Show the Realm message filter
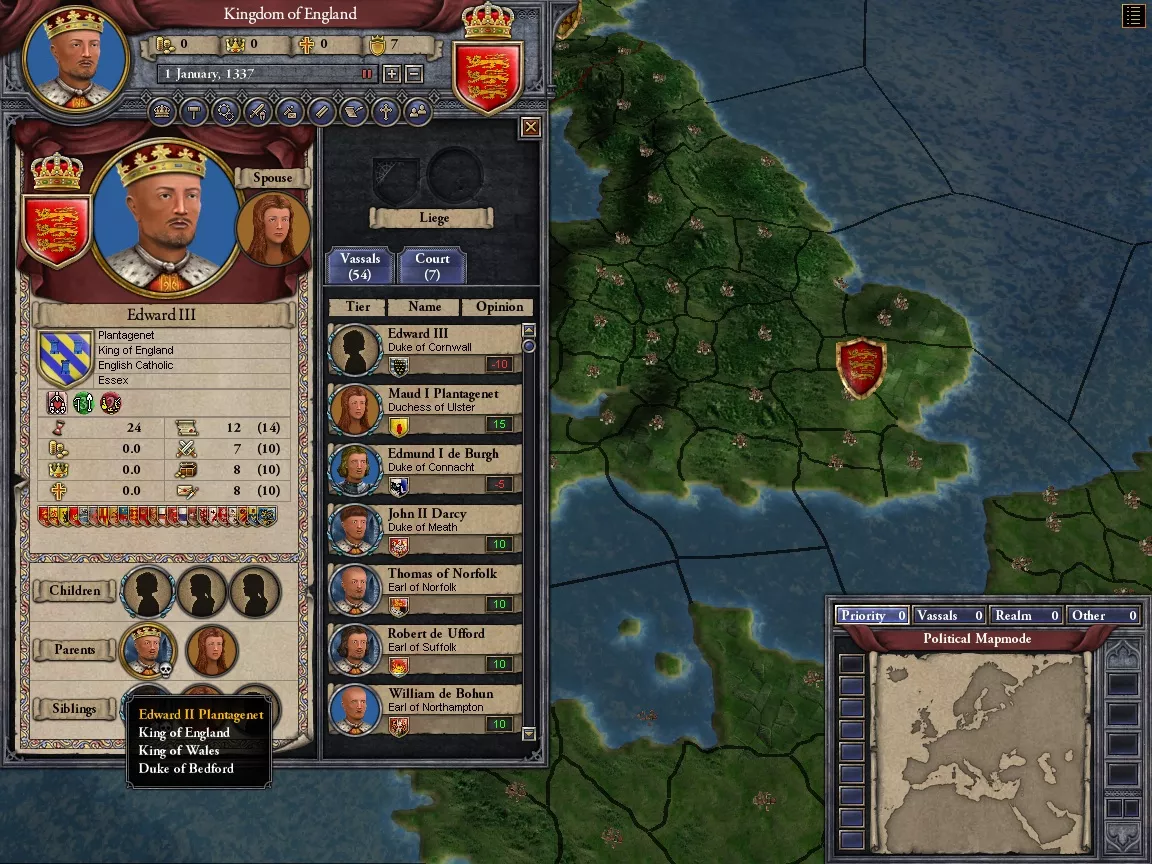 (1026, 616)
